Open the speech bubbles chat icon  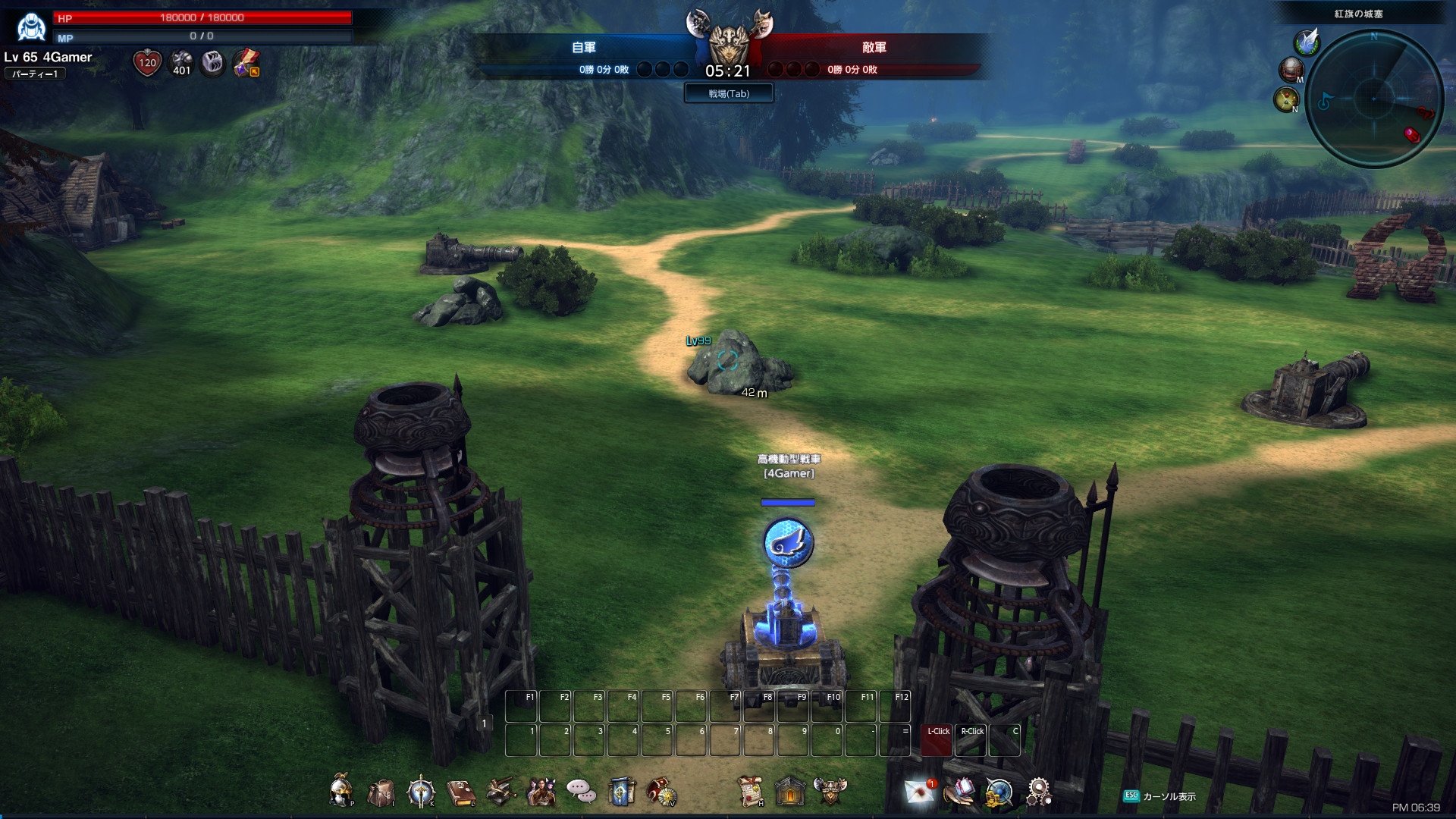[581, 792]
